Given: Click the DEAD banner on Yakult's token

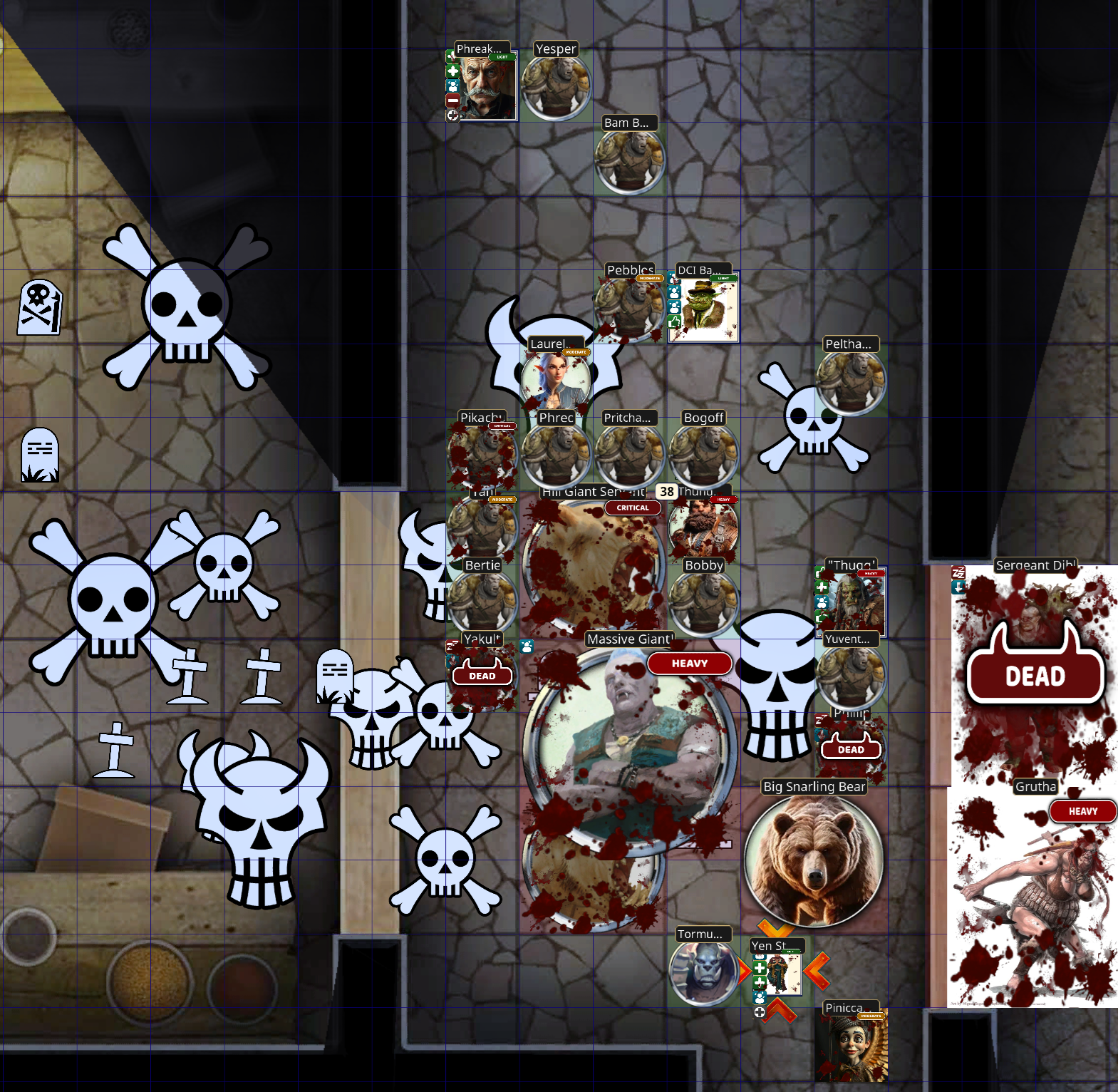Looking at the screenshot, I should click(x=483, y=675).
